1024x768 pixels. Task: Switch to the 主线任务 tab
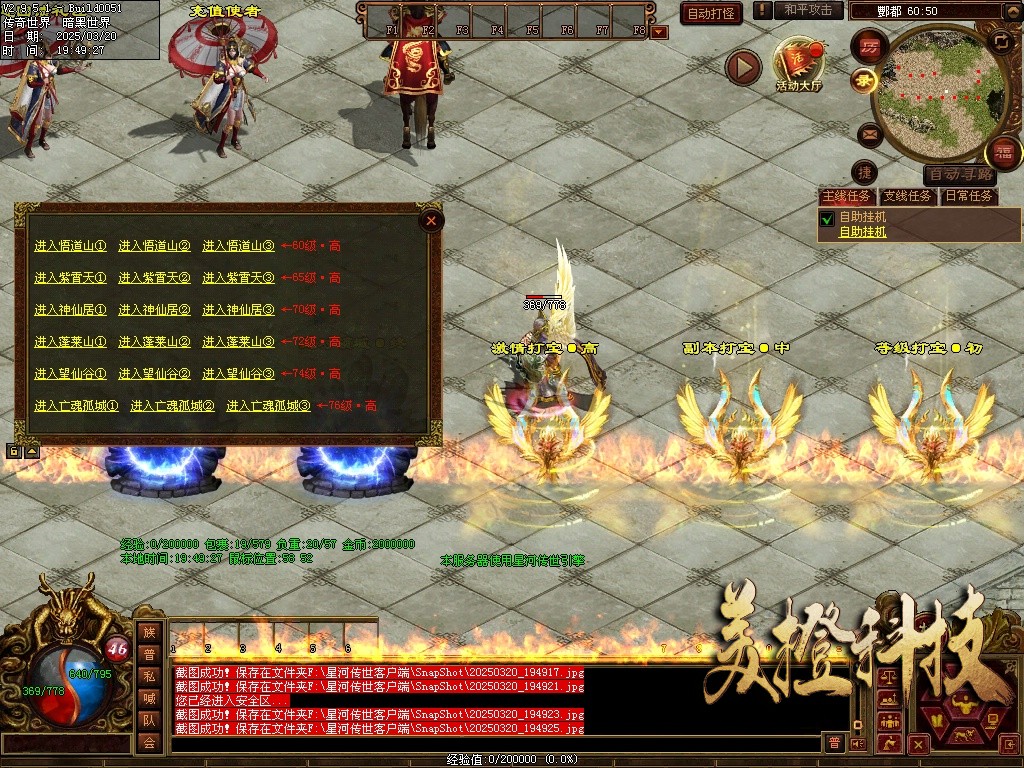[846, 197]
